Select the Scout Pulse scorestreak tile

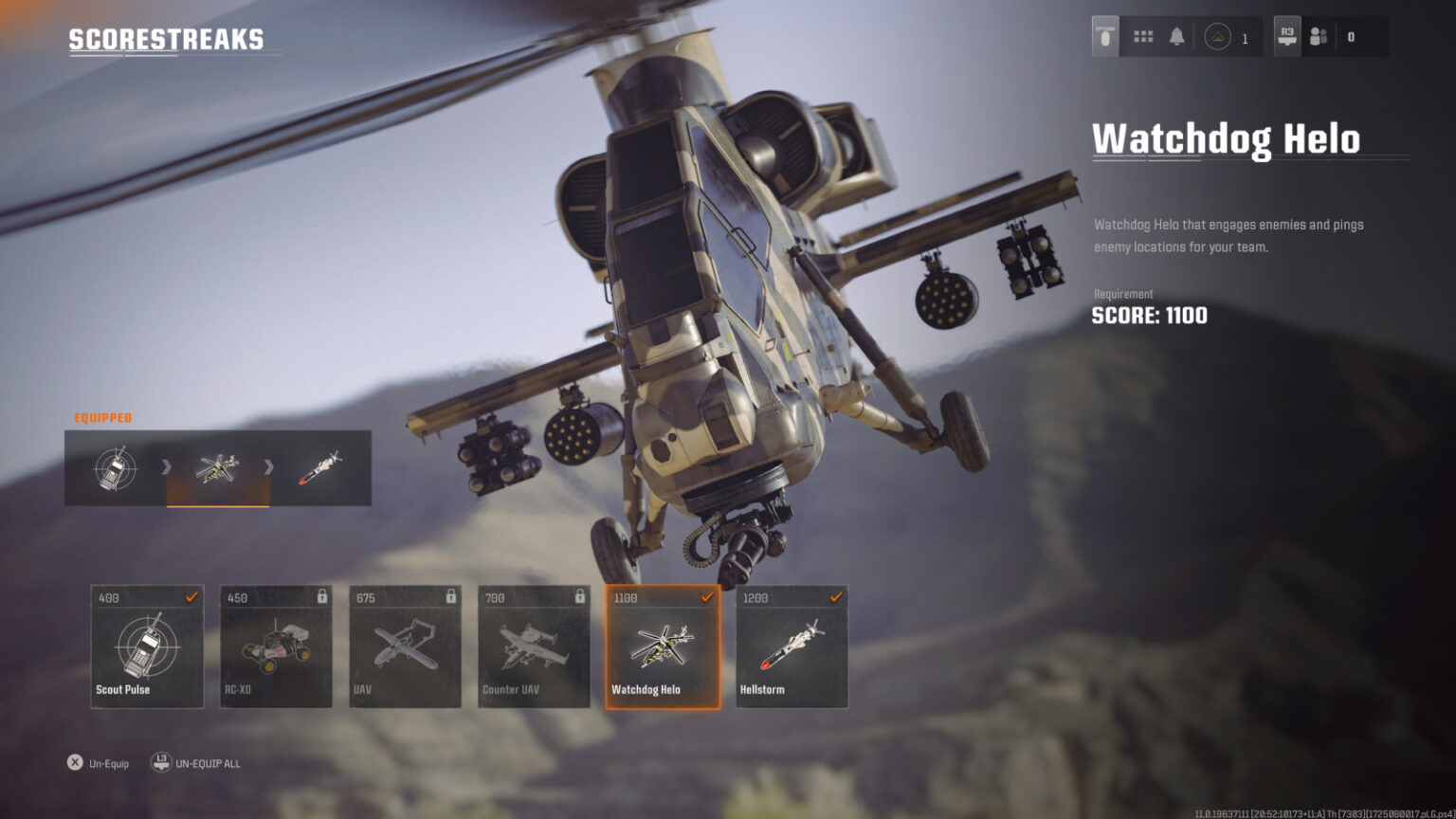(x=147, y=646)
